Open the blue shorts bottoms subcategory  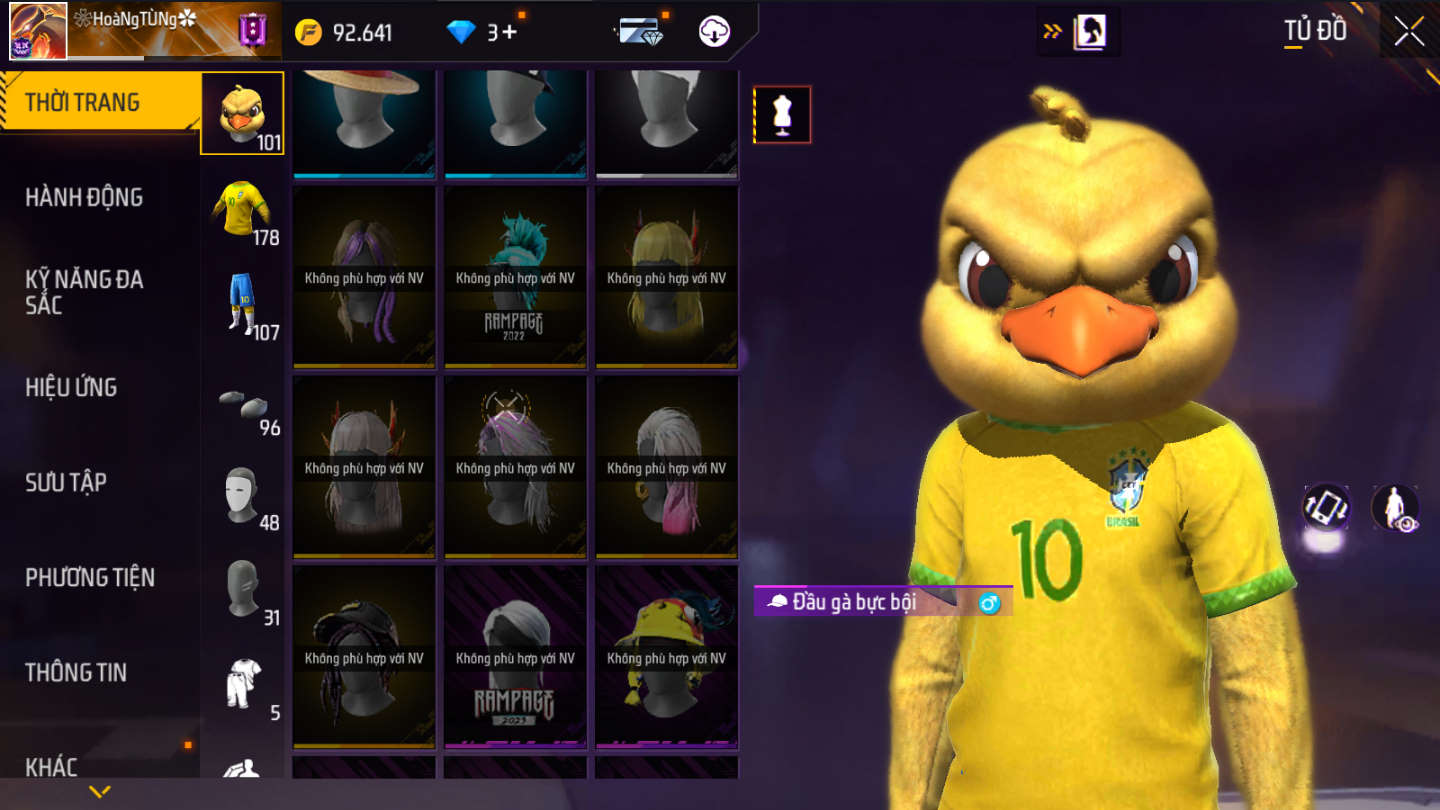pyautogui.click(x=242, y=303)
